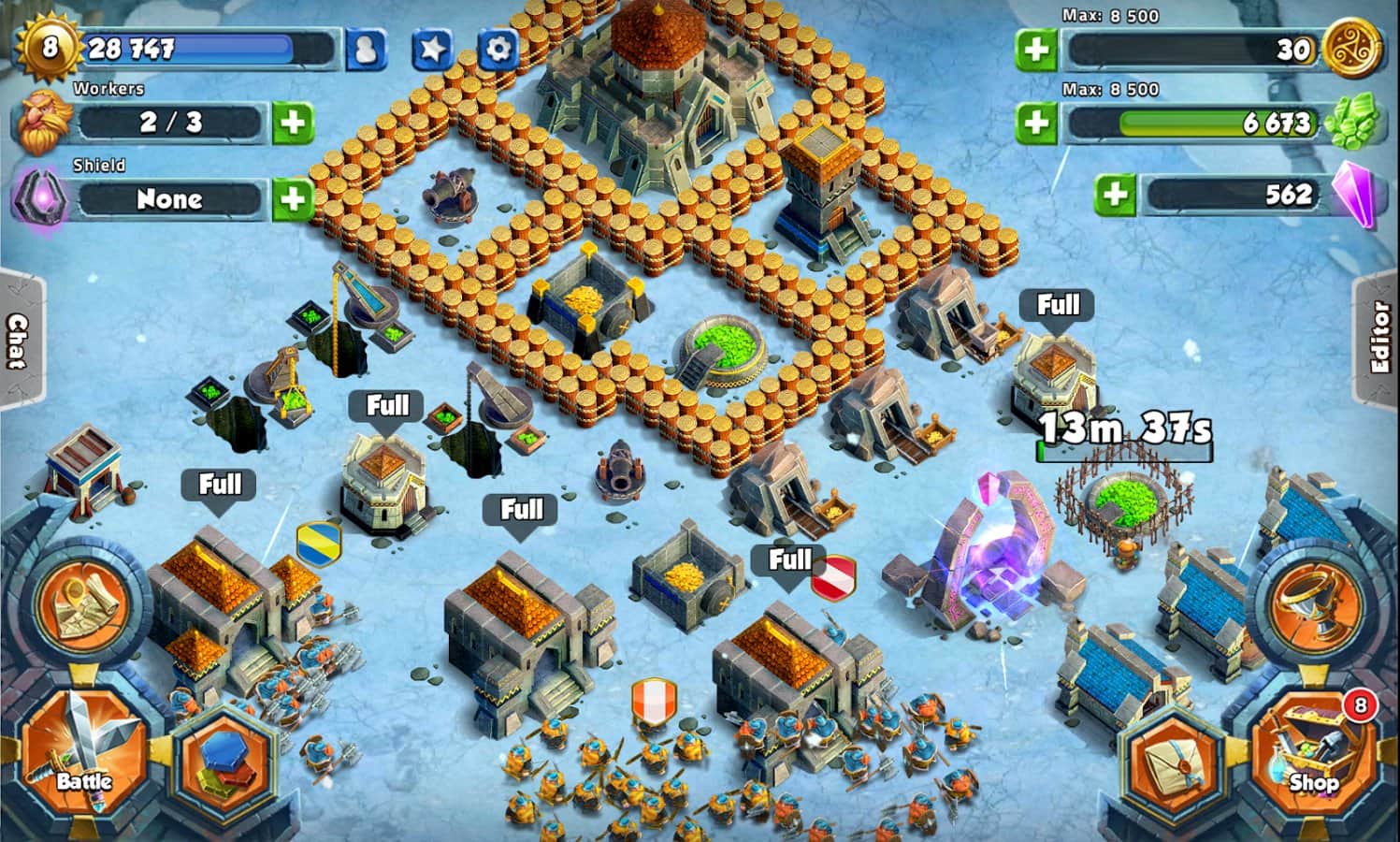Click the star achievements button
This screenshot has height=842, width=1400.
(x=432, y=49)
